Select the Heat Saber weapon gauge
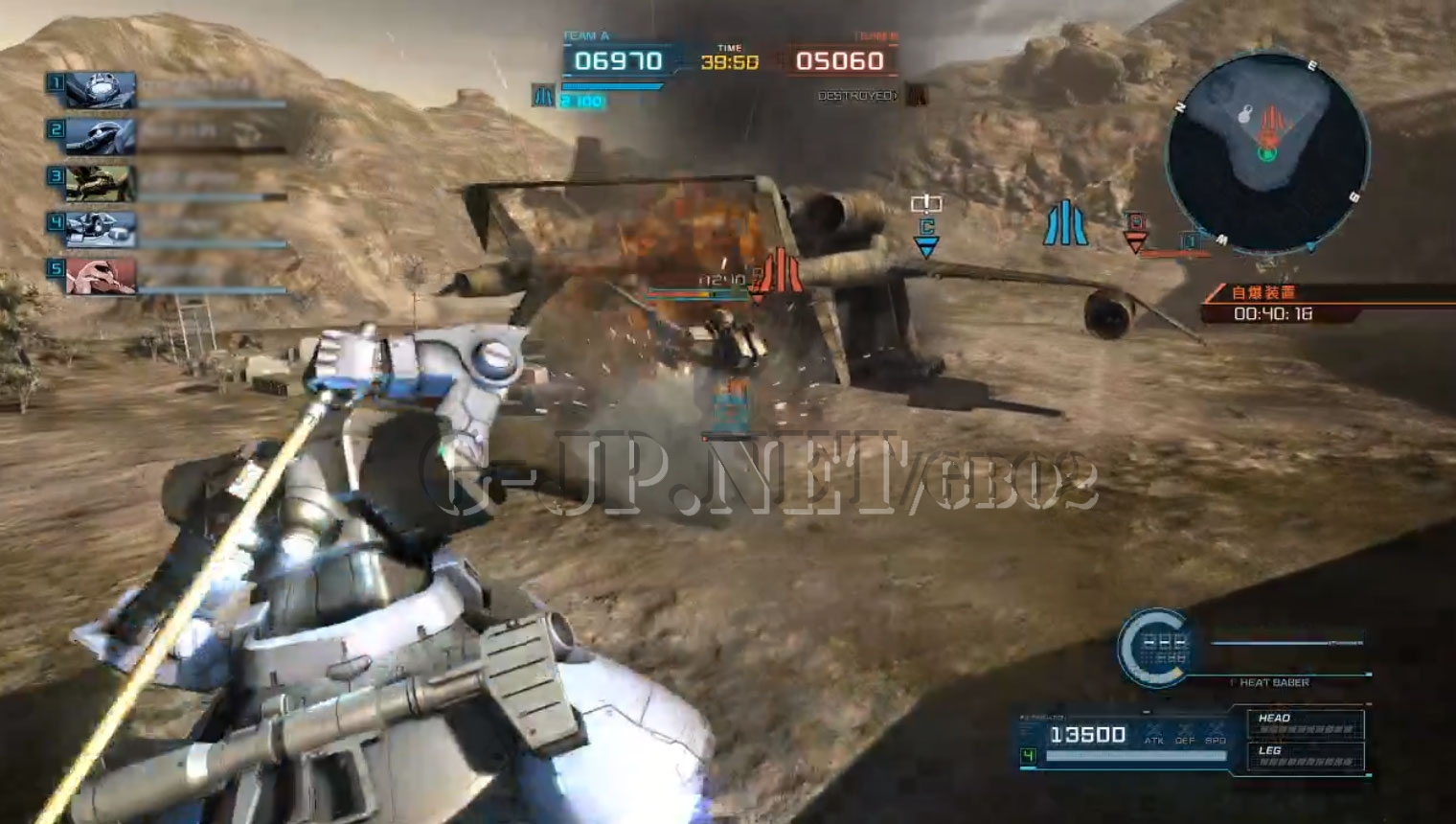 point(1155,649)
